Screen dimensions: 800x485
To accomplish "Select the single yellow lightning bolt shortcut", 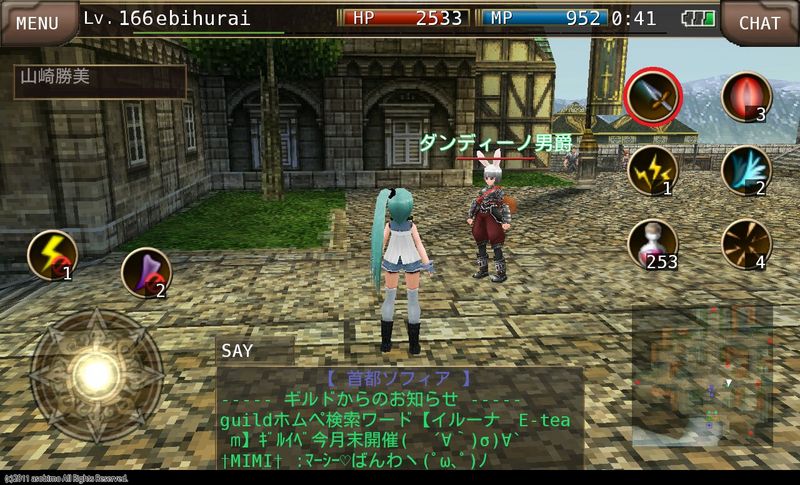I will tap(52, 256).
